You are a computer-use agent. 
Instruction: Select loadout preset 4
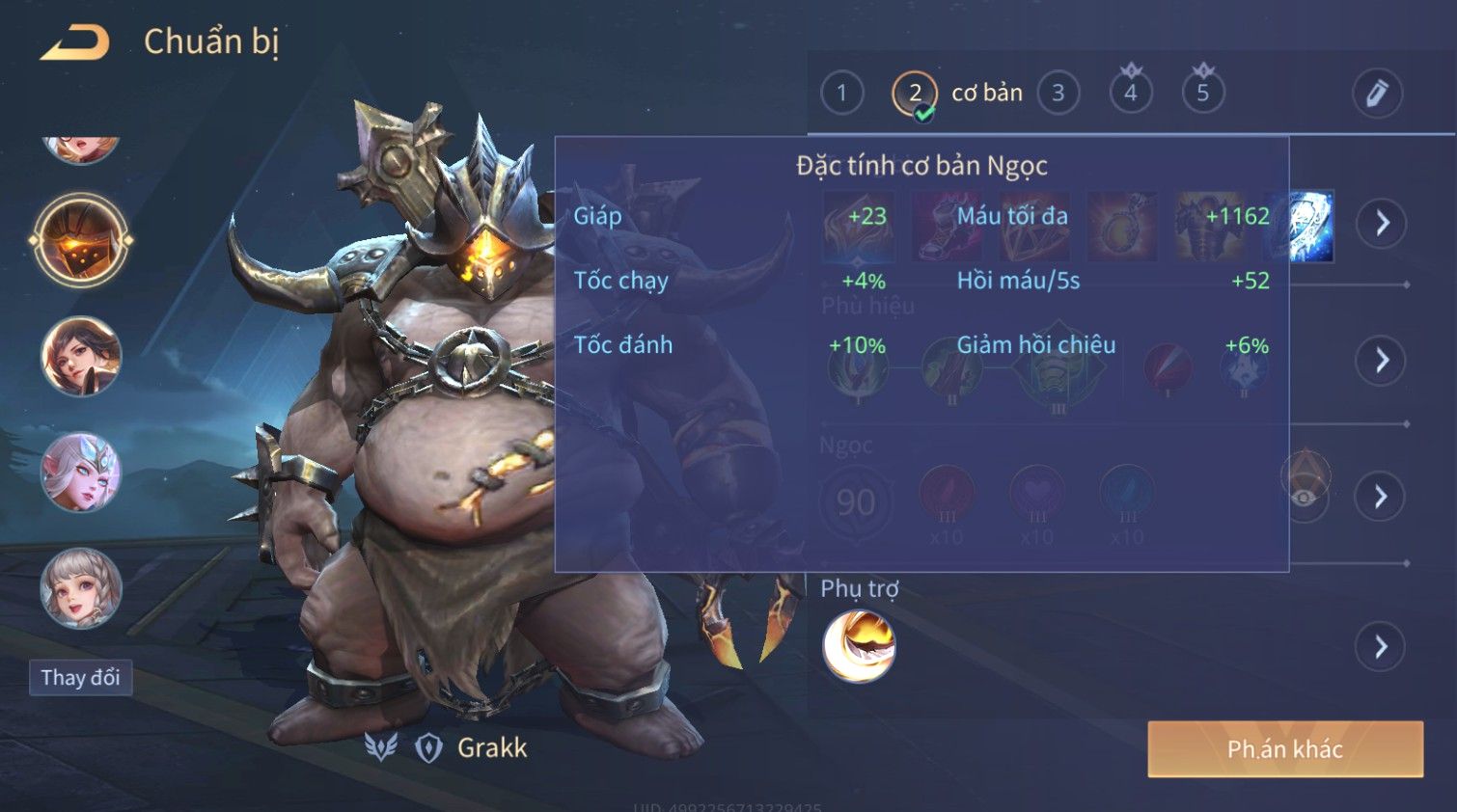1130,94
